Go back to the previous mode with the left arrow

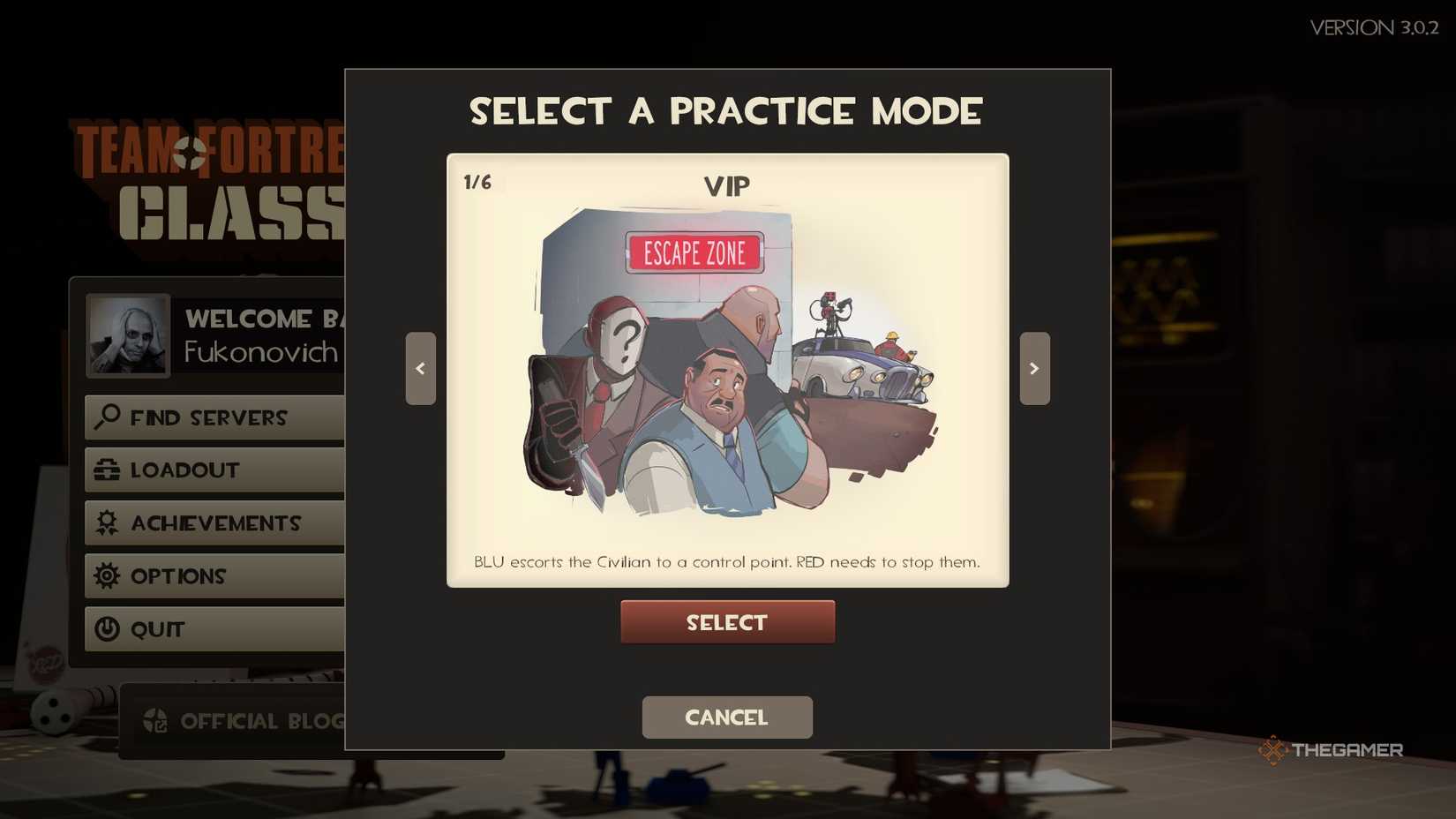(421, 369)
